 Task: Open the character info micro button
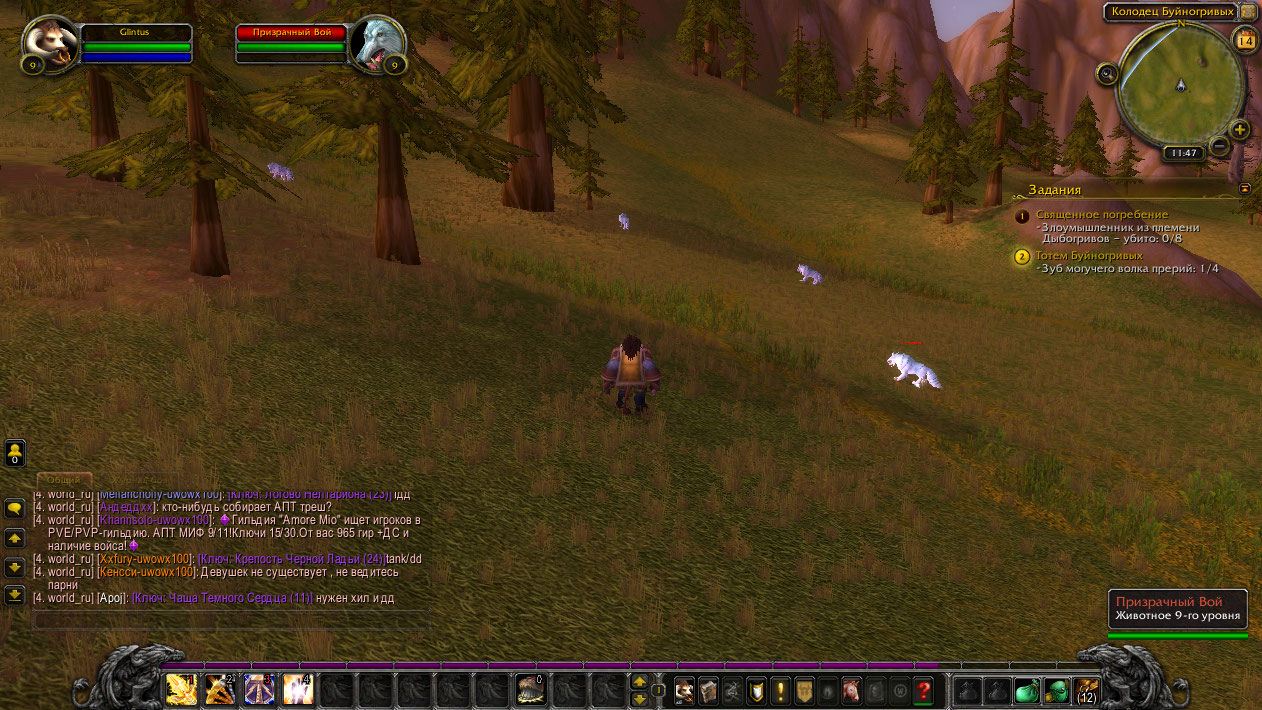click(685, 690)
